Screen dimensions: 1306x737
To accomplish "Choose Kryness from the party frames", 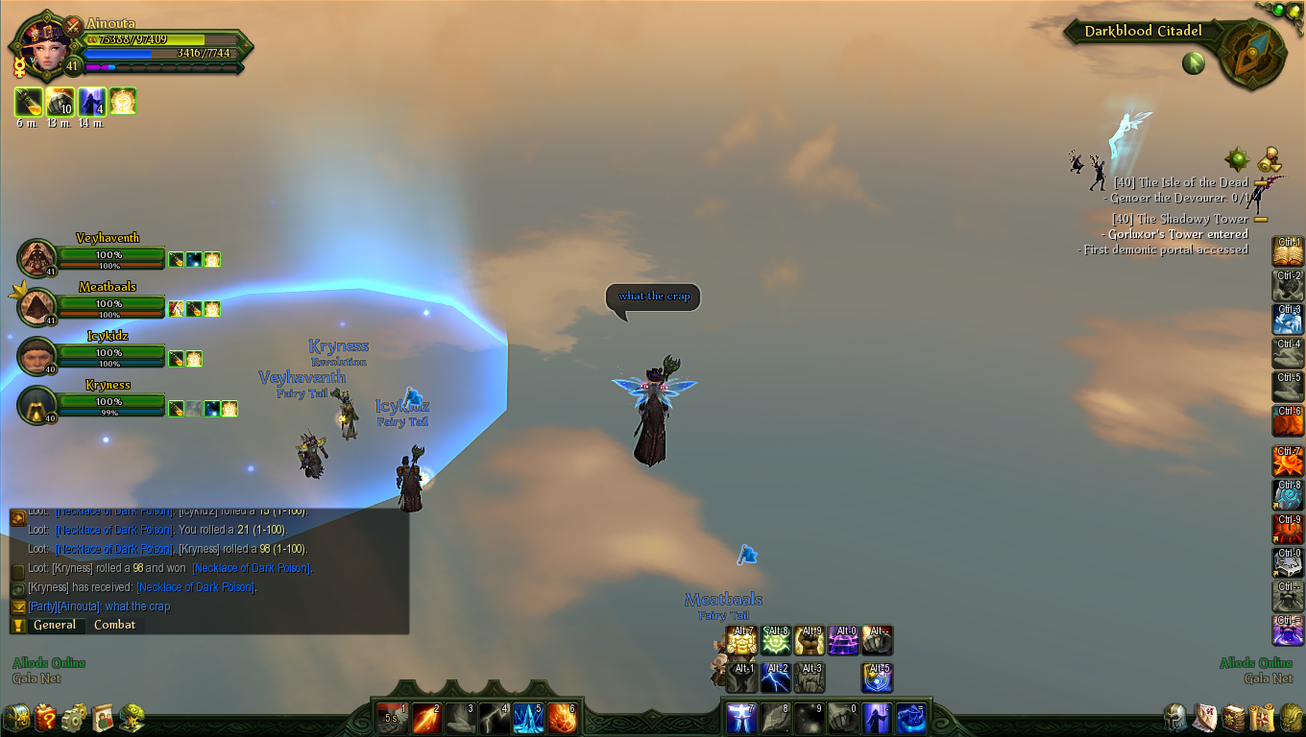I will pos(37,405).
